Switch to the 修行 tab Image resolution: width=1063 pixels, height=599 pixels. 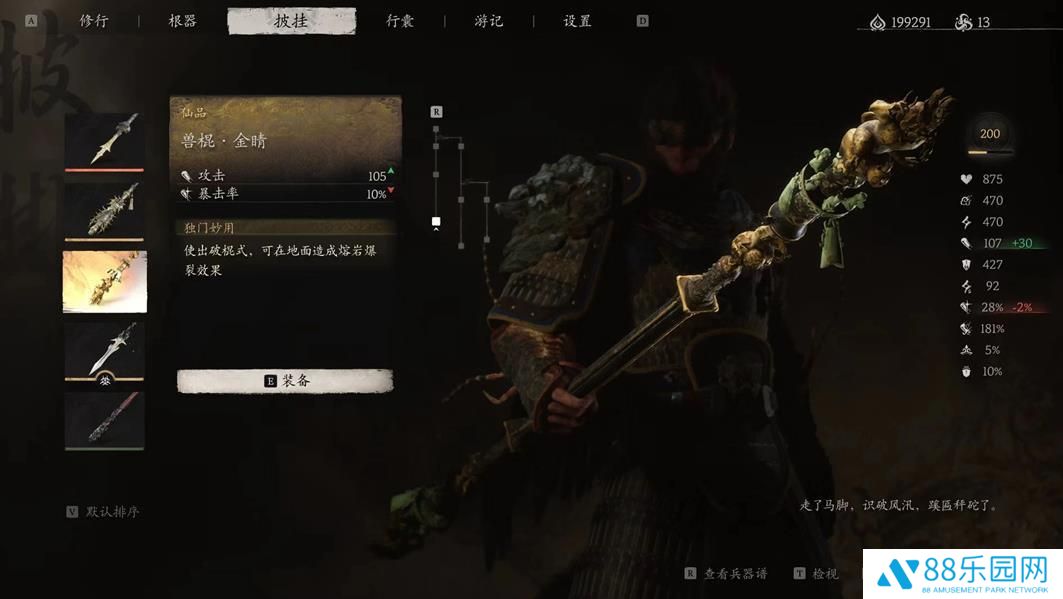(94, 21)
